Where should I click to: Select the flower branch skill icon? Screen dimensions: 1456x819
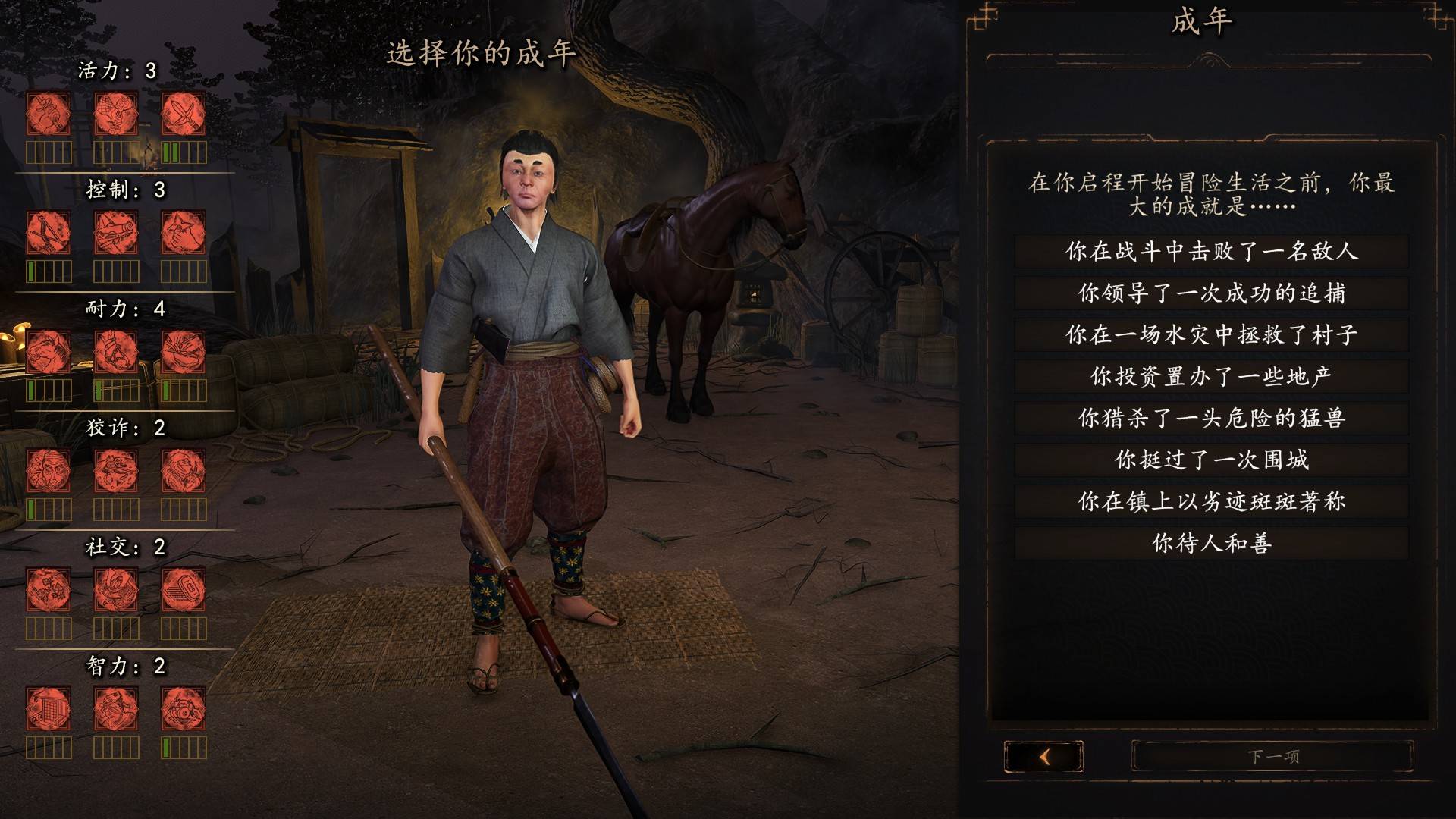(49, 590)
